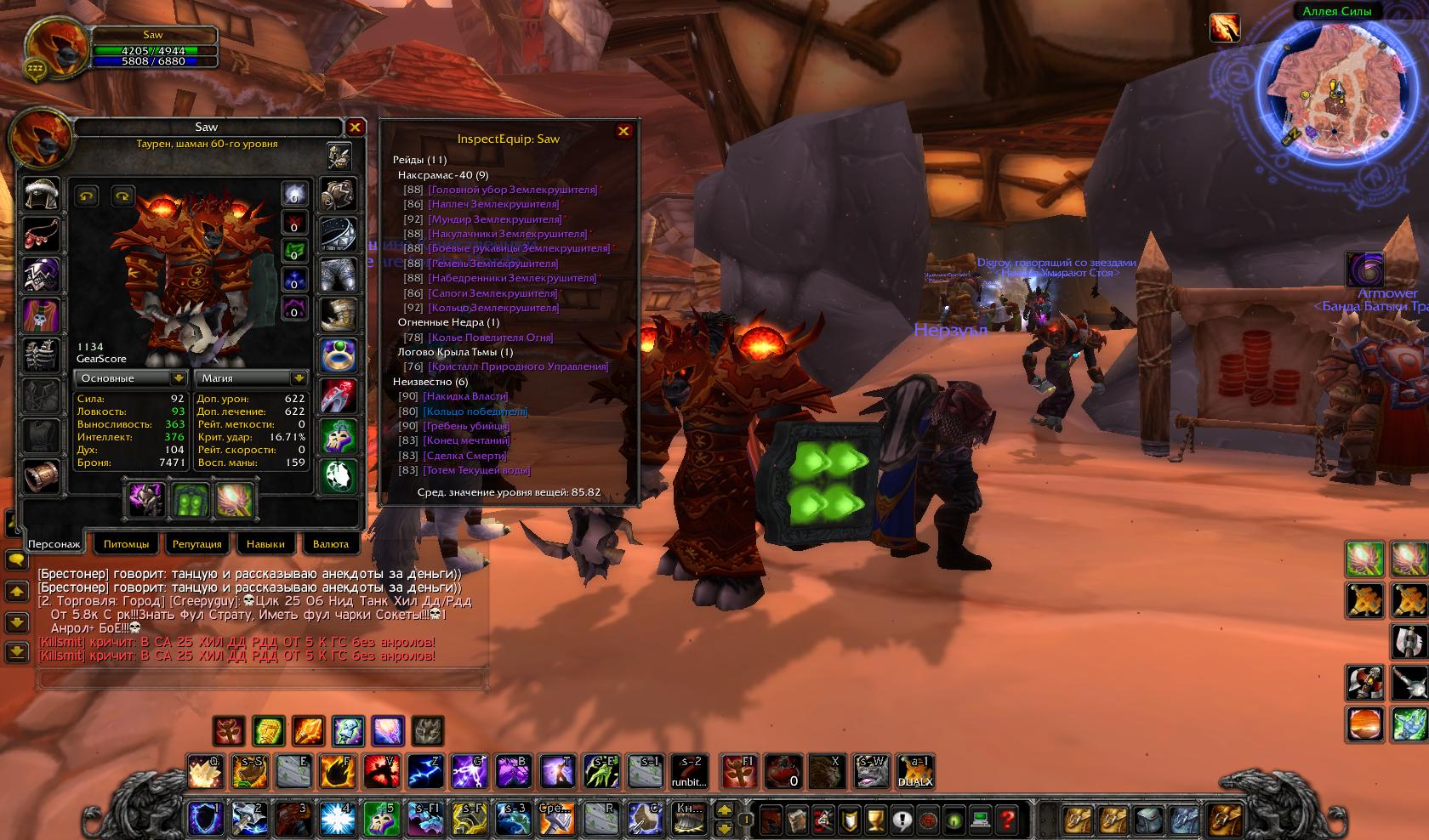Open the red question mark help button
Screen dimensions: 1429x840
coord(1006,820)
